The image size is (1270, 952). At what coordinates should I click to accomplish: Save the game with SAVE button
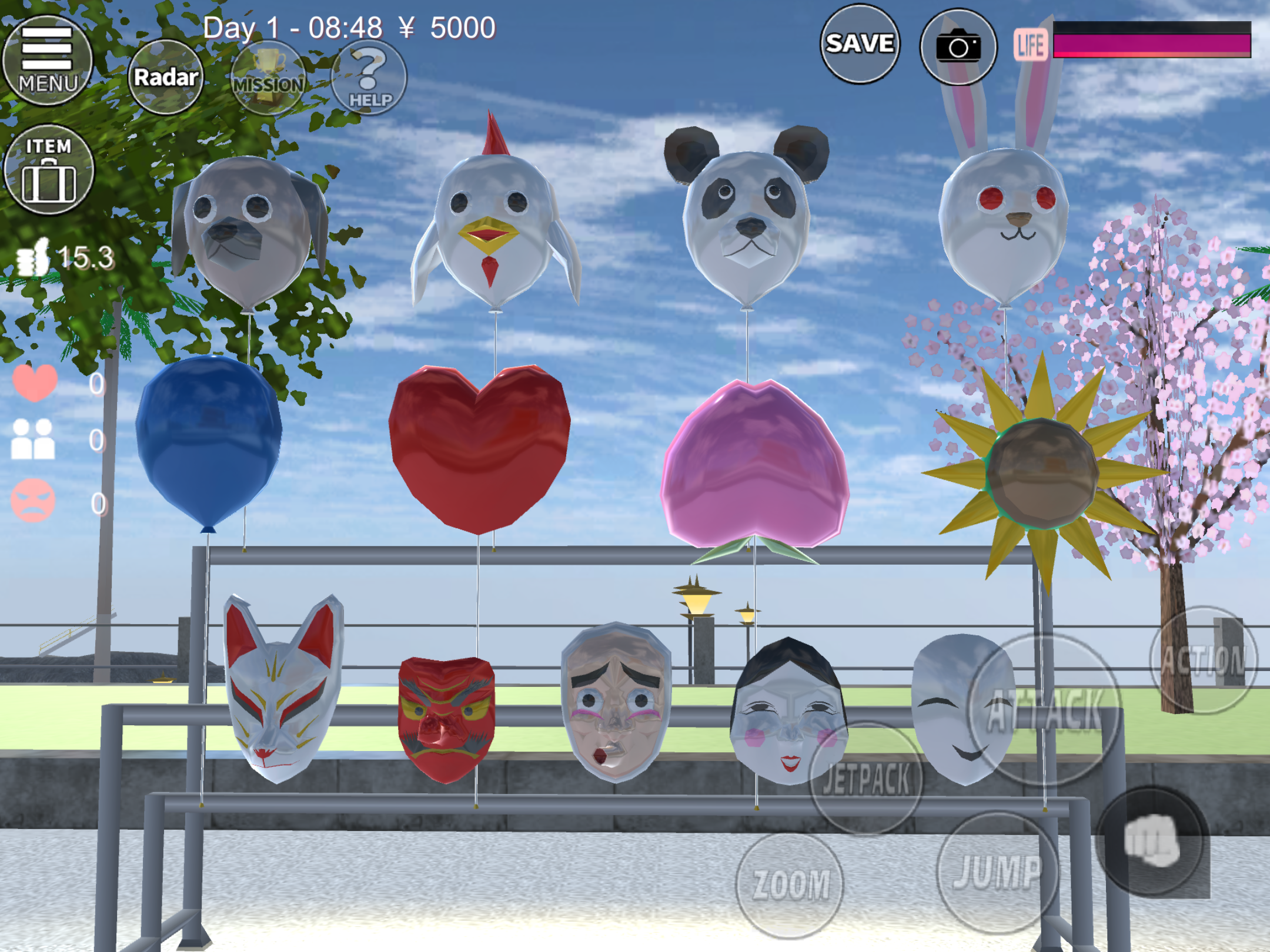tap(860, 44)
